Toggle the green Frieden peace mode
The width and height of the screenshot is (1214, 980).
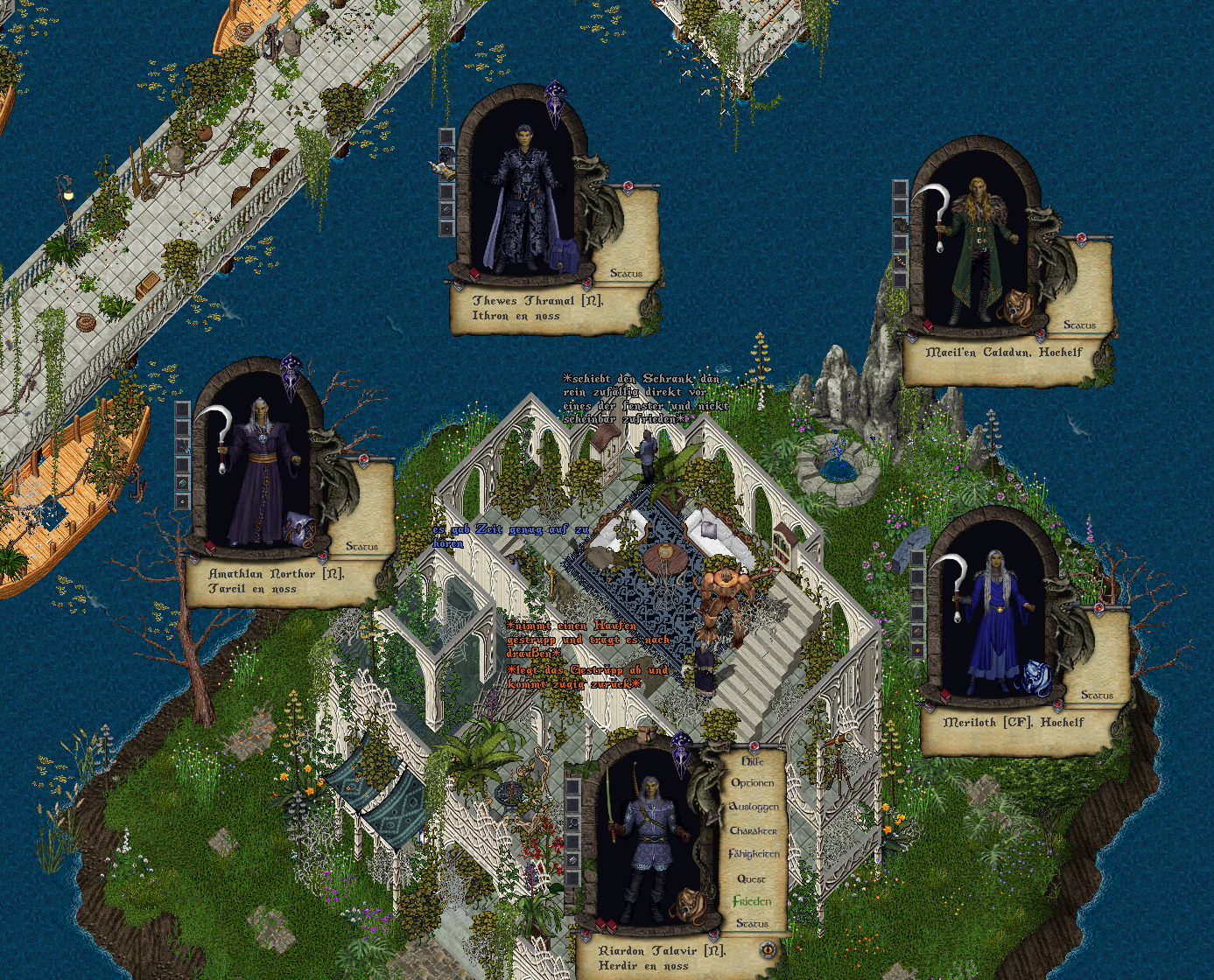pyautogui.click(x=752, y=901)
